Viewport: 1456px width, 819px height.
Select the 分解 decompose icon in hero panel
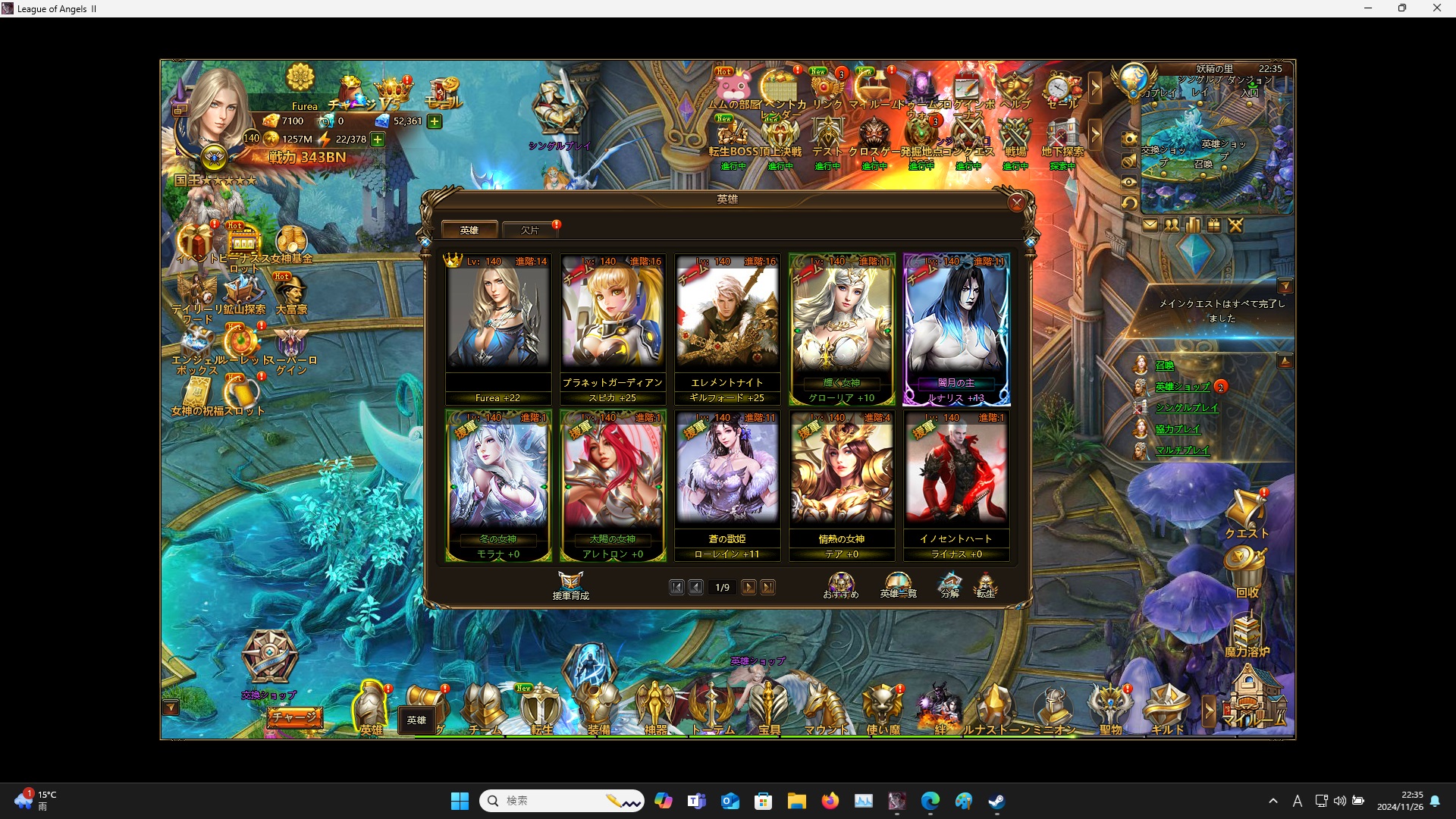tap(949, 584)
